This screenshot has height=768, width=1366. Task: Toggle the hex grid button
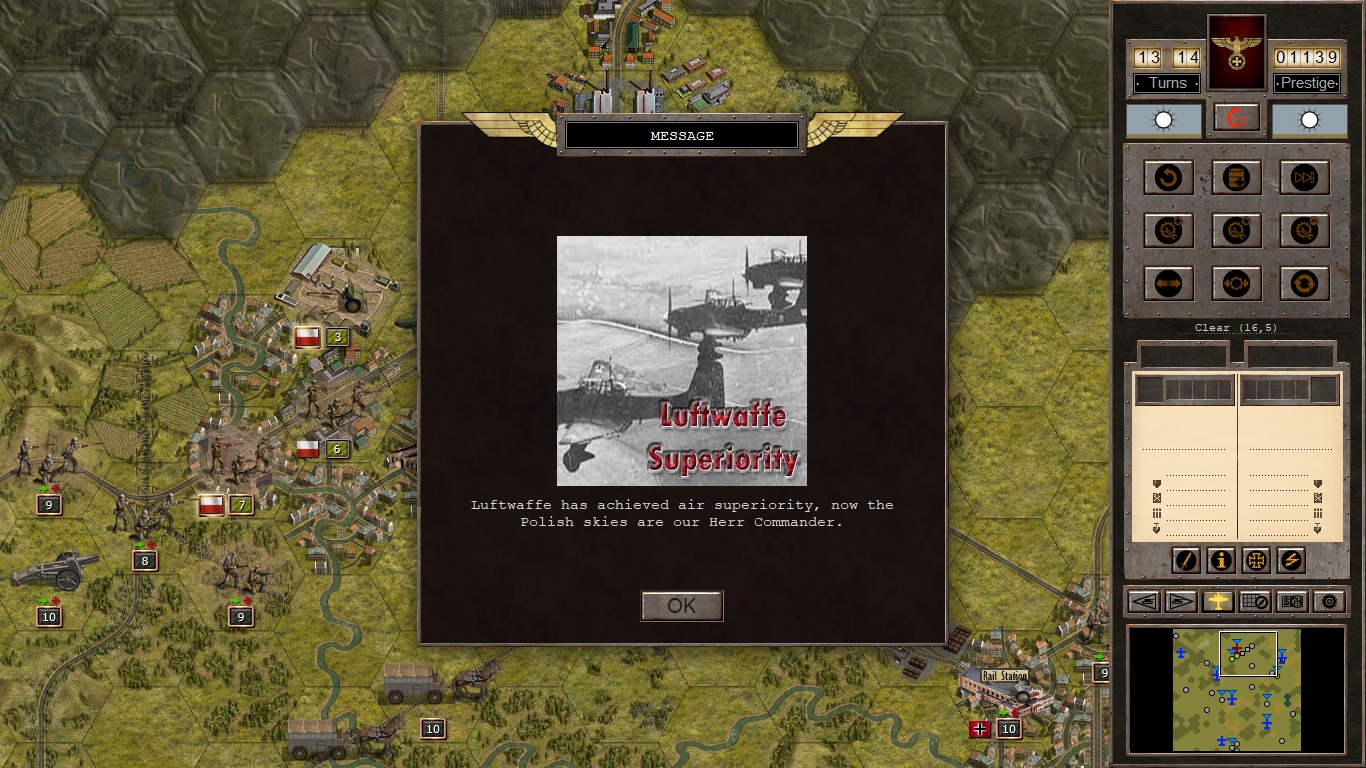click(x=1254, y=601)
